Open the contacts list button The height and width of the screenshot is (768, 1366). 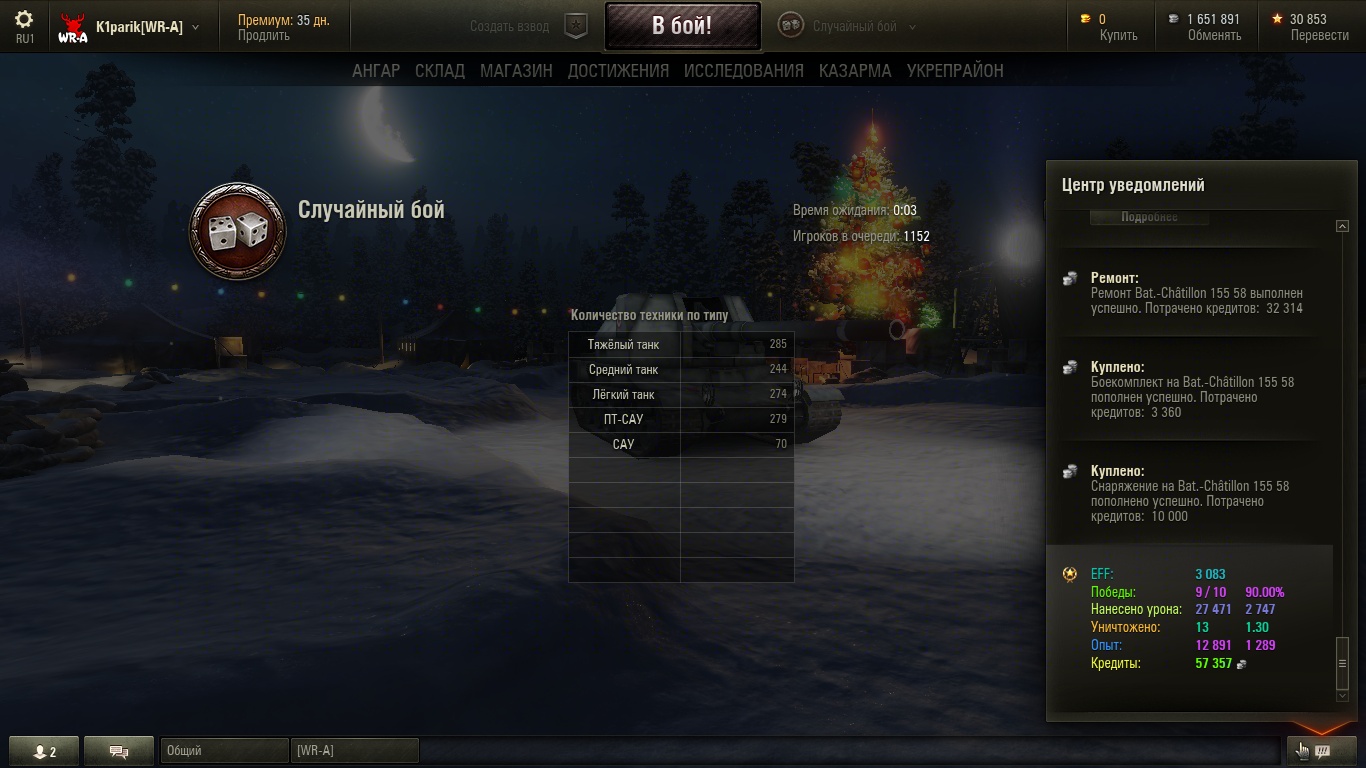[x=44, y=752]
